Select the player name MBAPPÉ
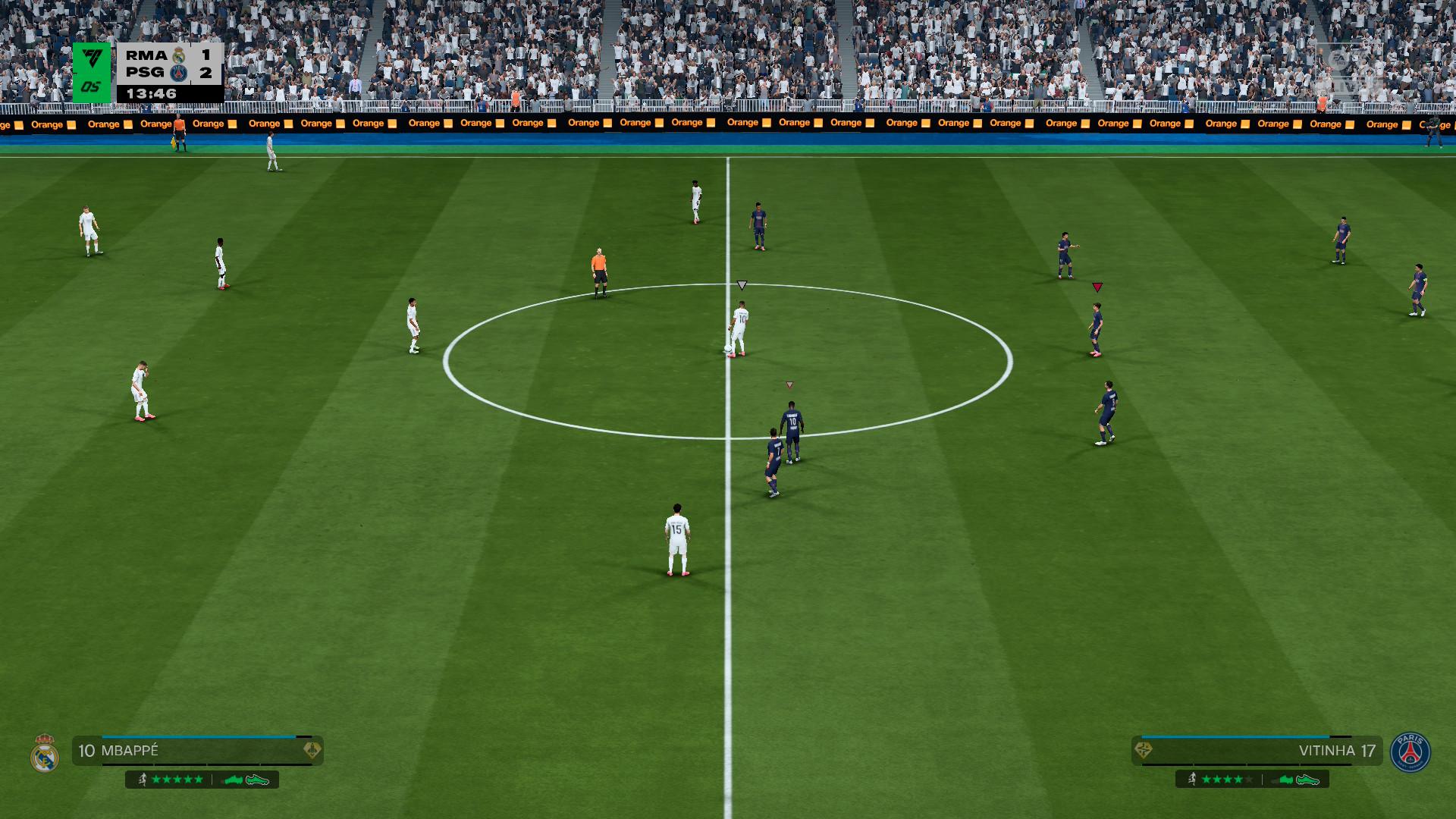The height and width of the screenshot is (819, 1456). point(130,751)
